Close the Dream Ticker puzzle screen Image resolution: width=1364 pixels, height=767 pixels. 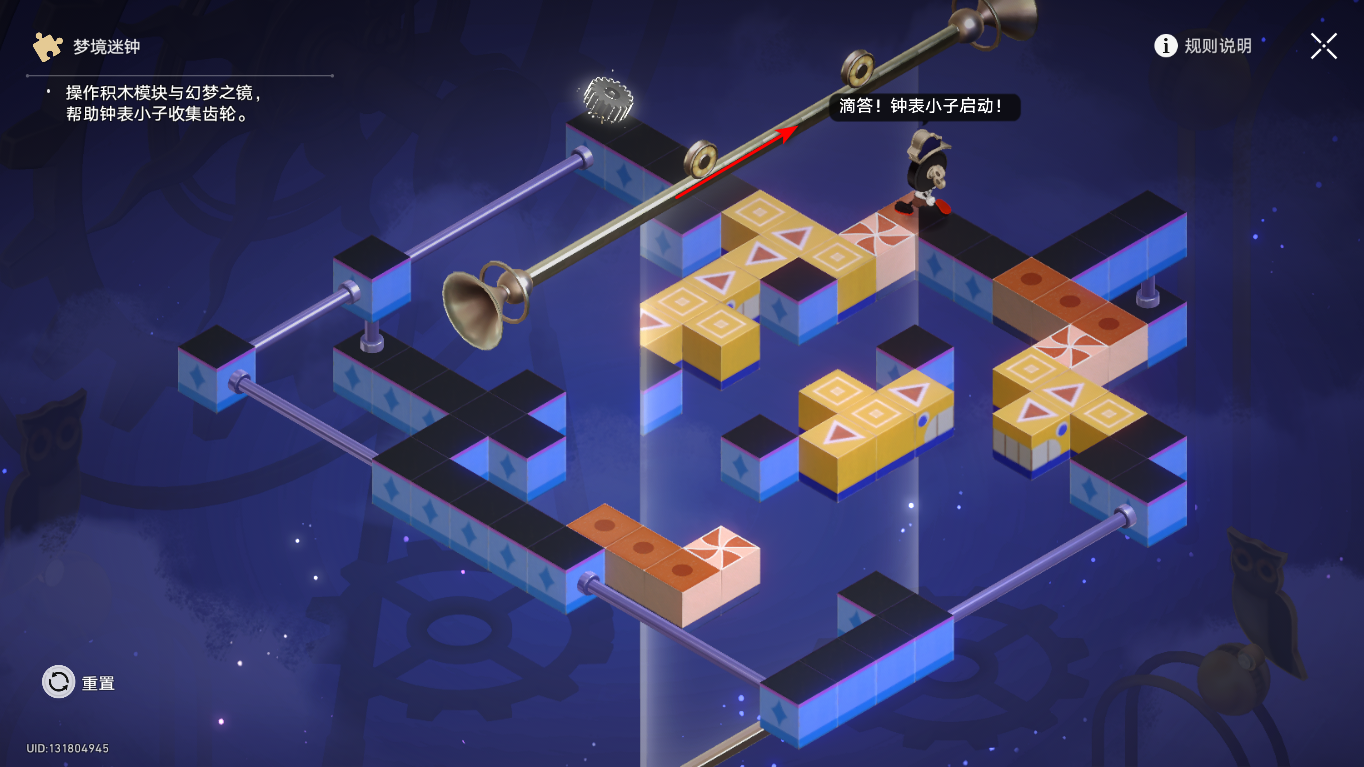click(1323, 46)
